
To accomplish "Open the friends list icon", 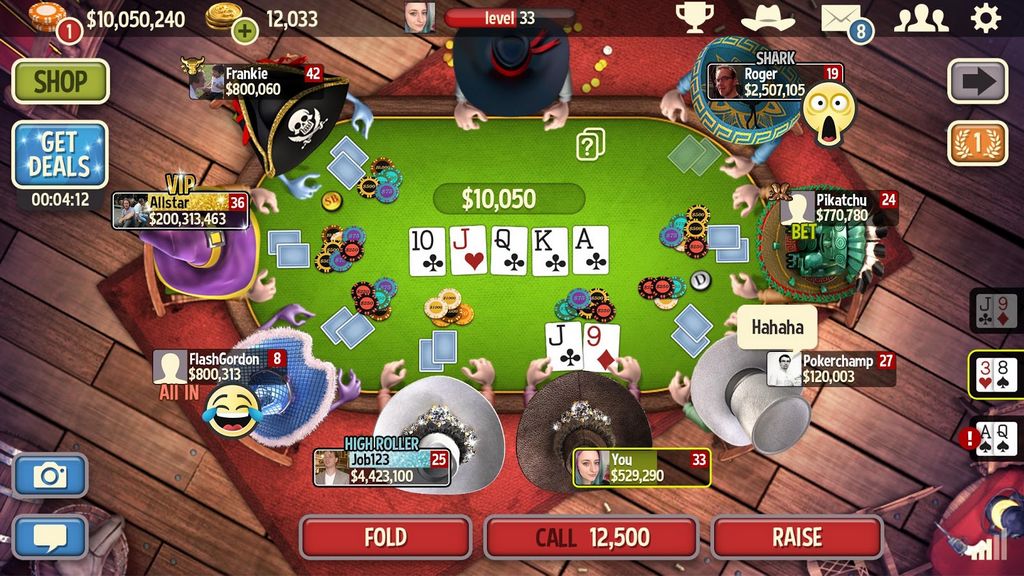I will click(x=920, y=18).
